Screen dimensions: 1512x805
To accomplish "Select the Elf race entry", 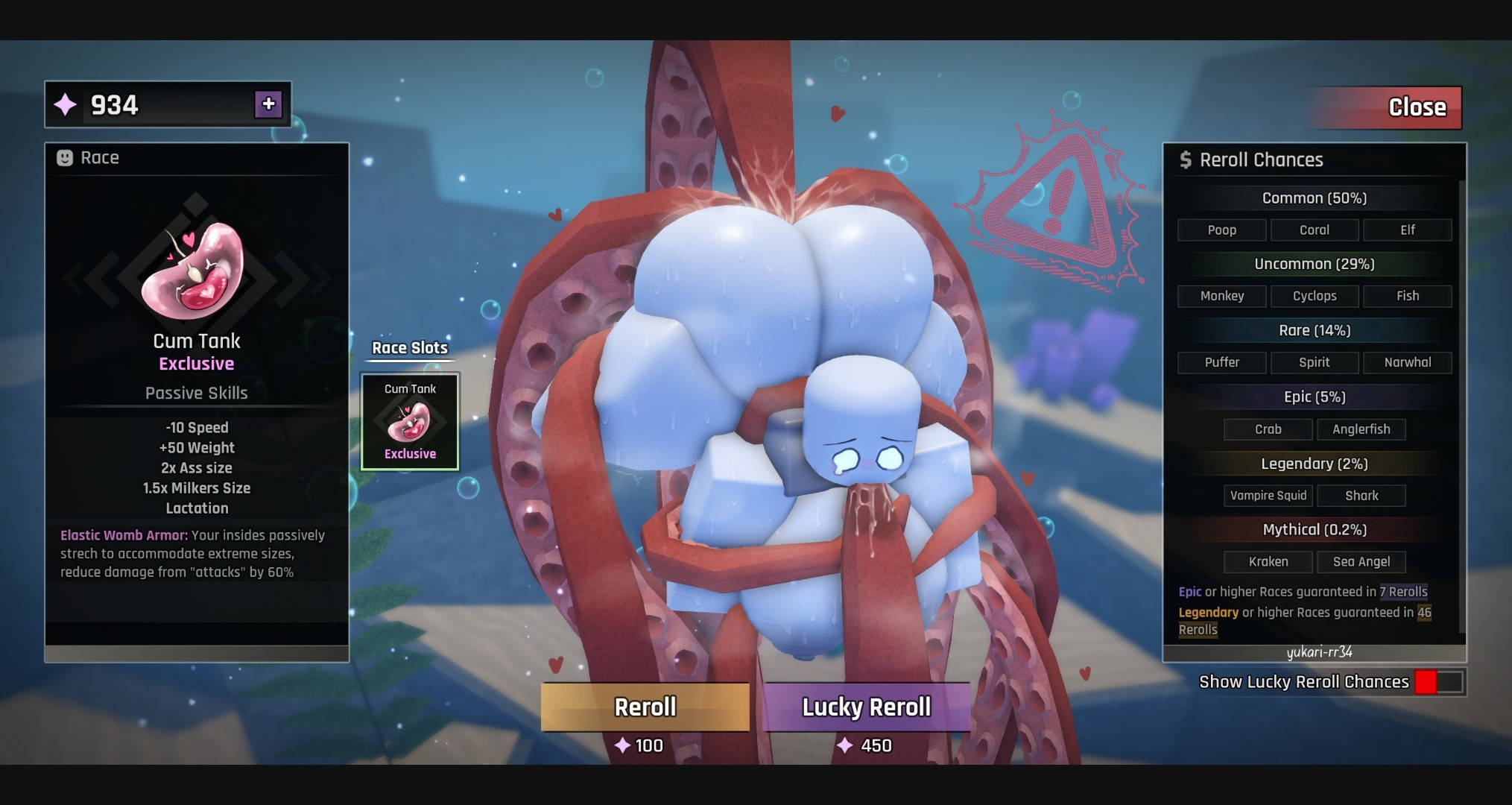I will [1407, 230].
